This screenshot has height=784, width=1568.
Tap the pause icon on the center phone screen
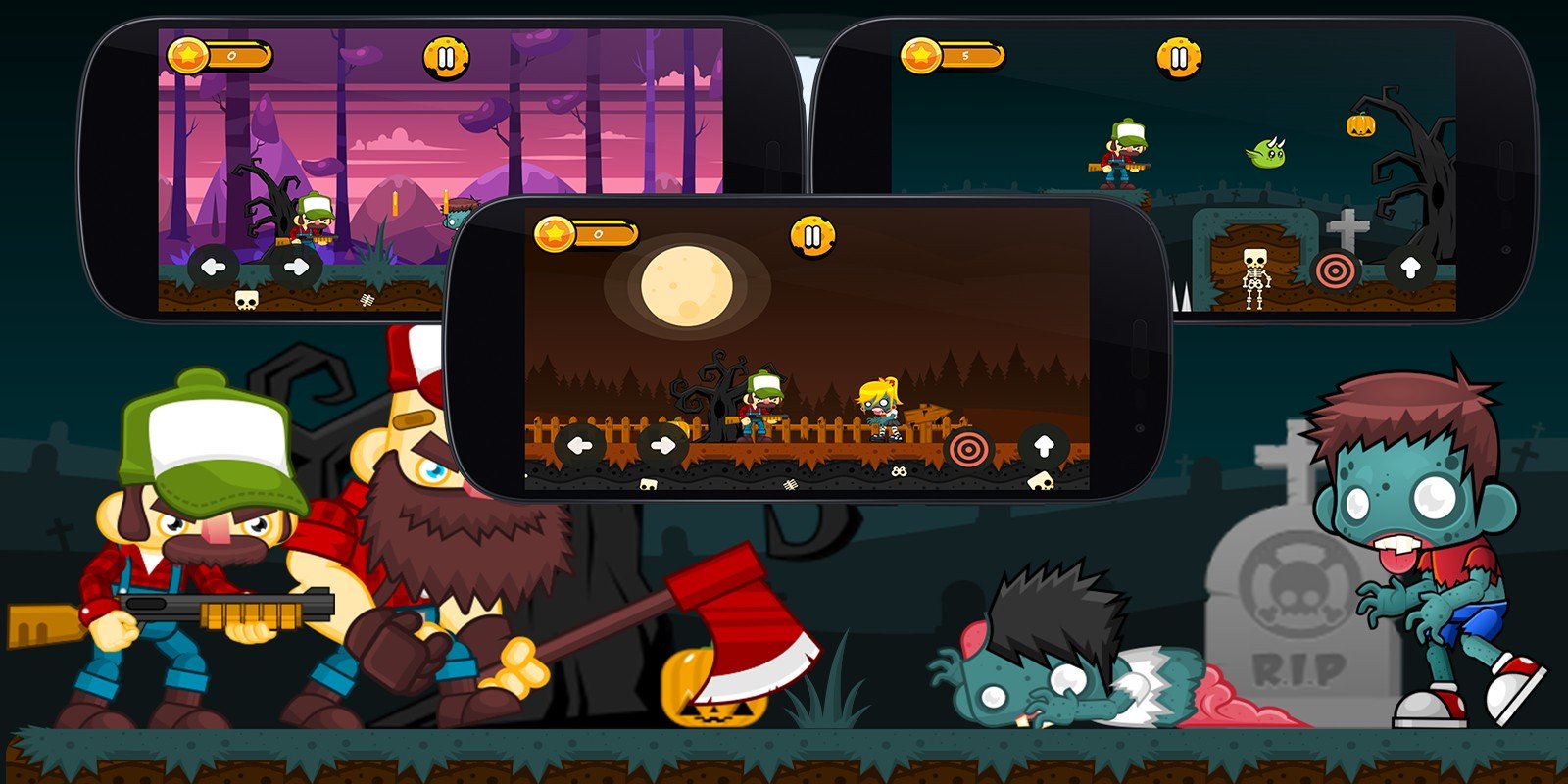(x=814, y=236)
